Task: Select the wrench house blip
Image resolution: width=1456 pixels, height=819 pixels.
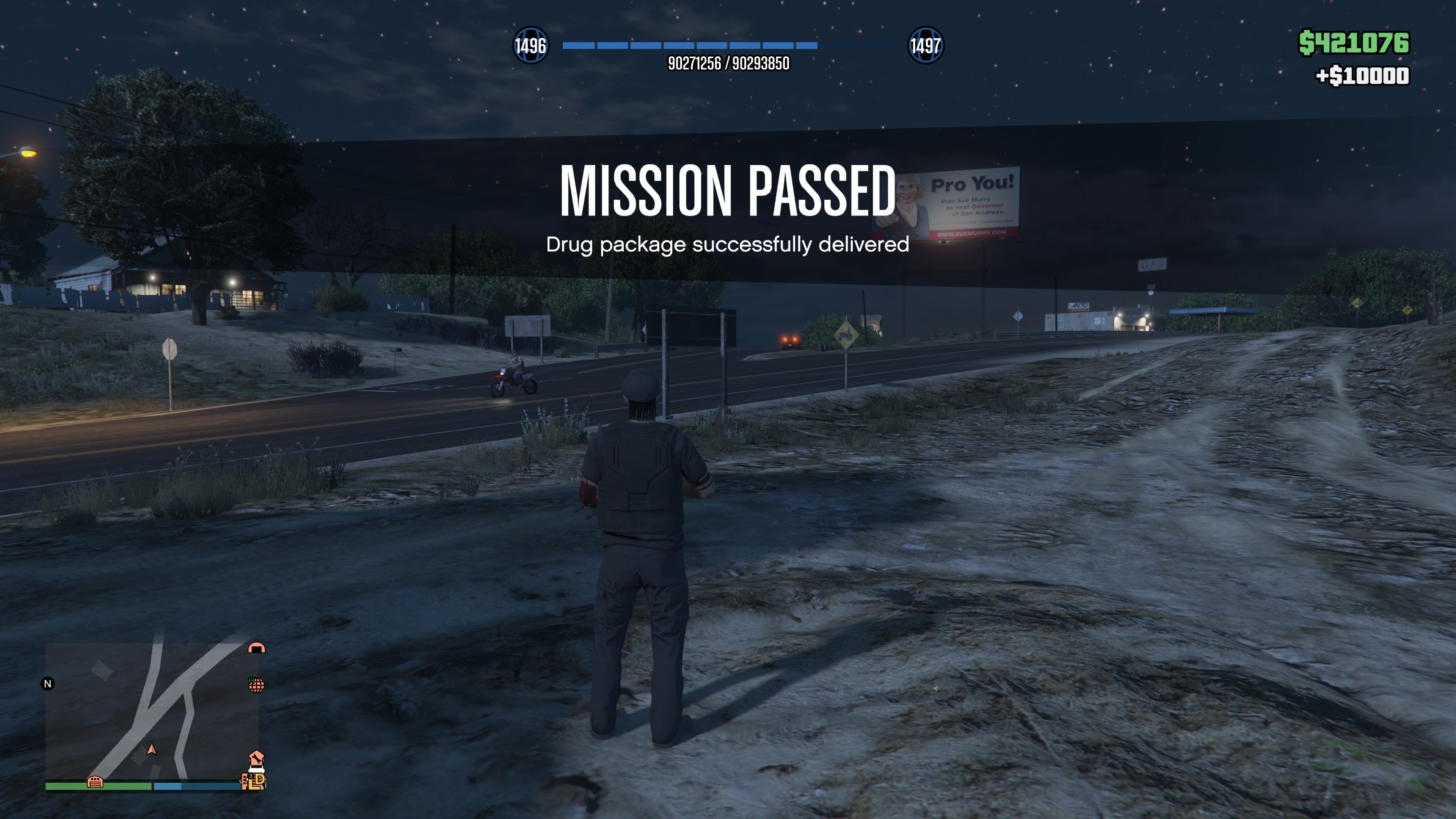Action: pos(256,758)
